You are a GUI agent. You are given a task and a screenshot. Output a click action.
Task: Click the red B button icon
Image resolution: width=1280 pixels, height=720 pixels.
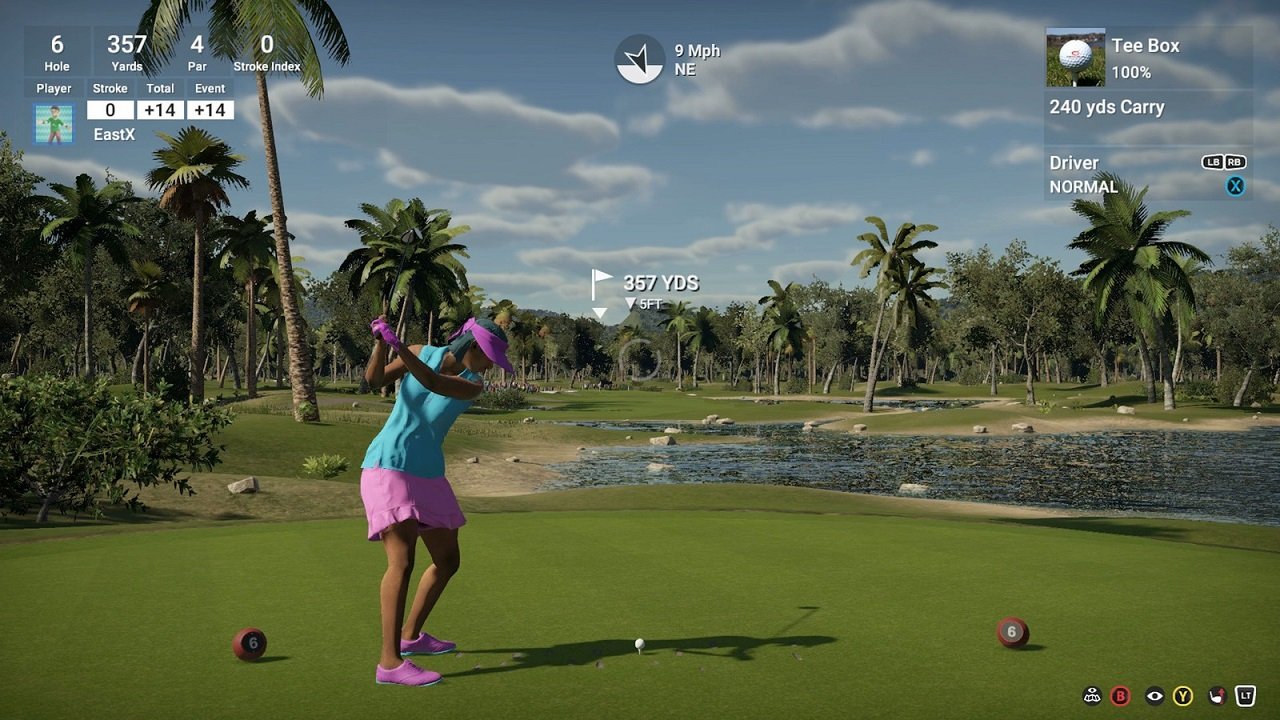1120,695
